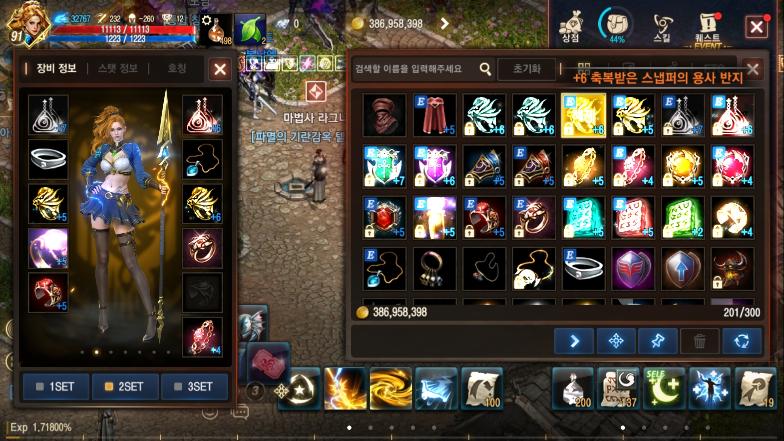Close the equipment info panel

(x=220, y=69)
